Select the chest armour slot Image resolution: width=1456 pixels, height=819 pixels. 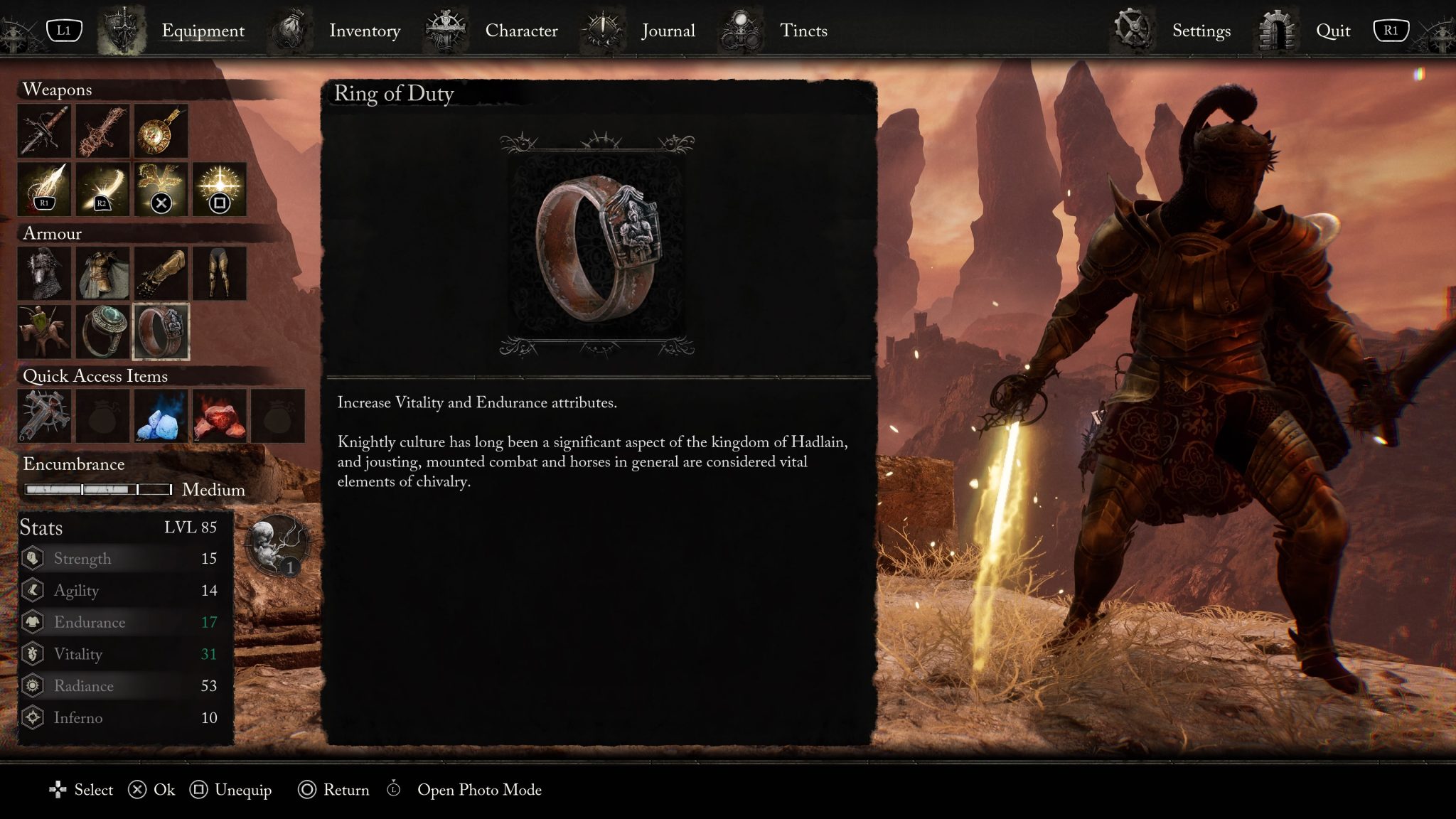coord(102,274)
